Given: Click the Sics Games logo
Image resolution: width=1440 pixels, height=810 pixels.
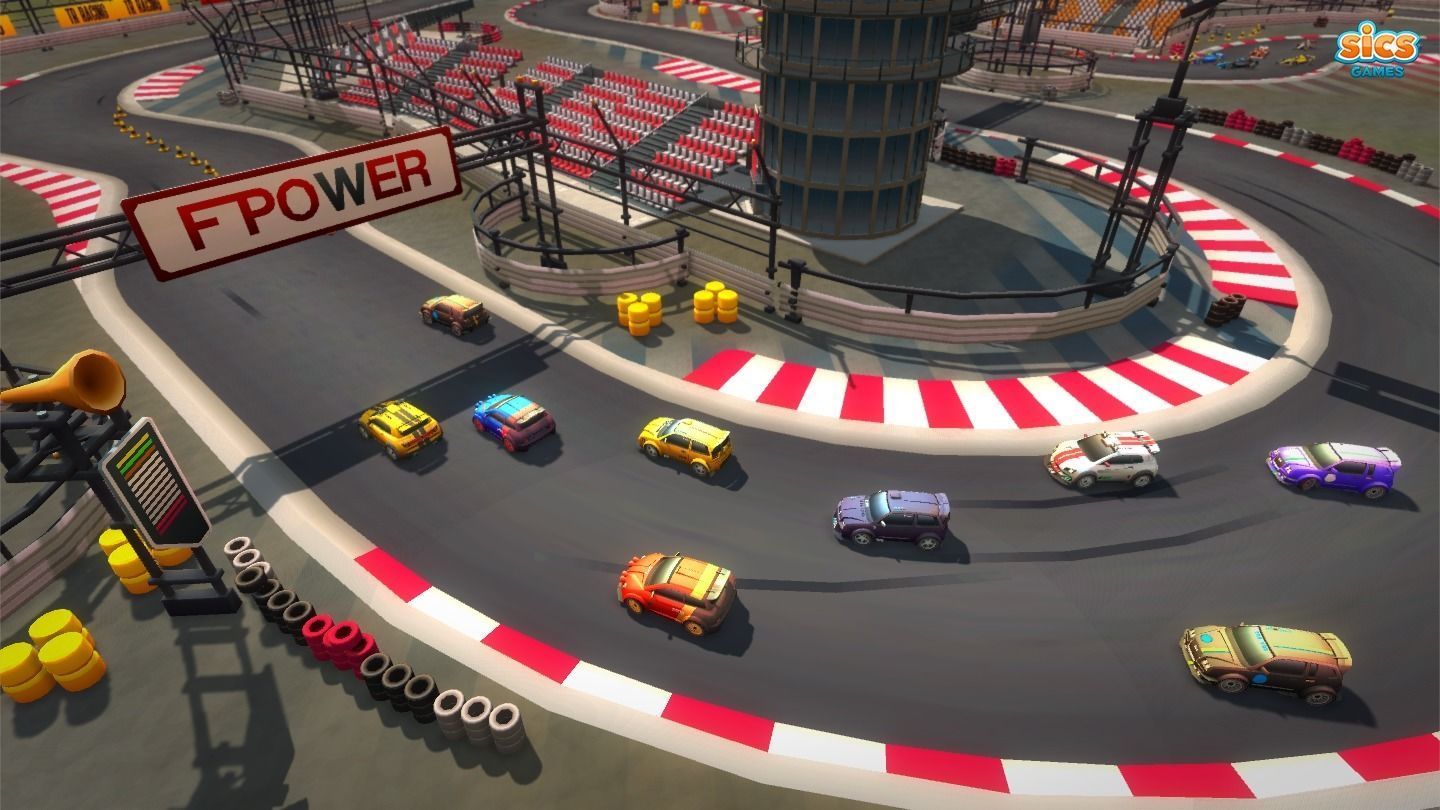Looking at the screenshot, I should (x=1378, y=49).
